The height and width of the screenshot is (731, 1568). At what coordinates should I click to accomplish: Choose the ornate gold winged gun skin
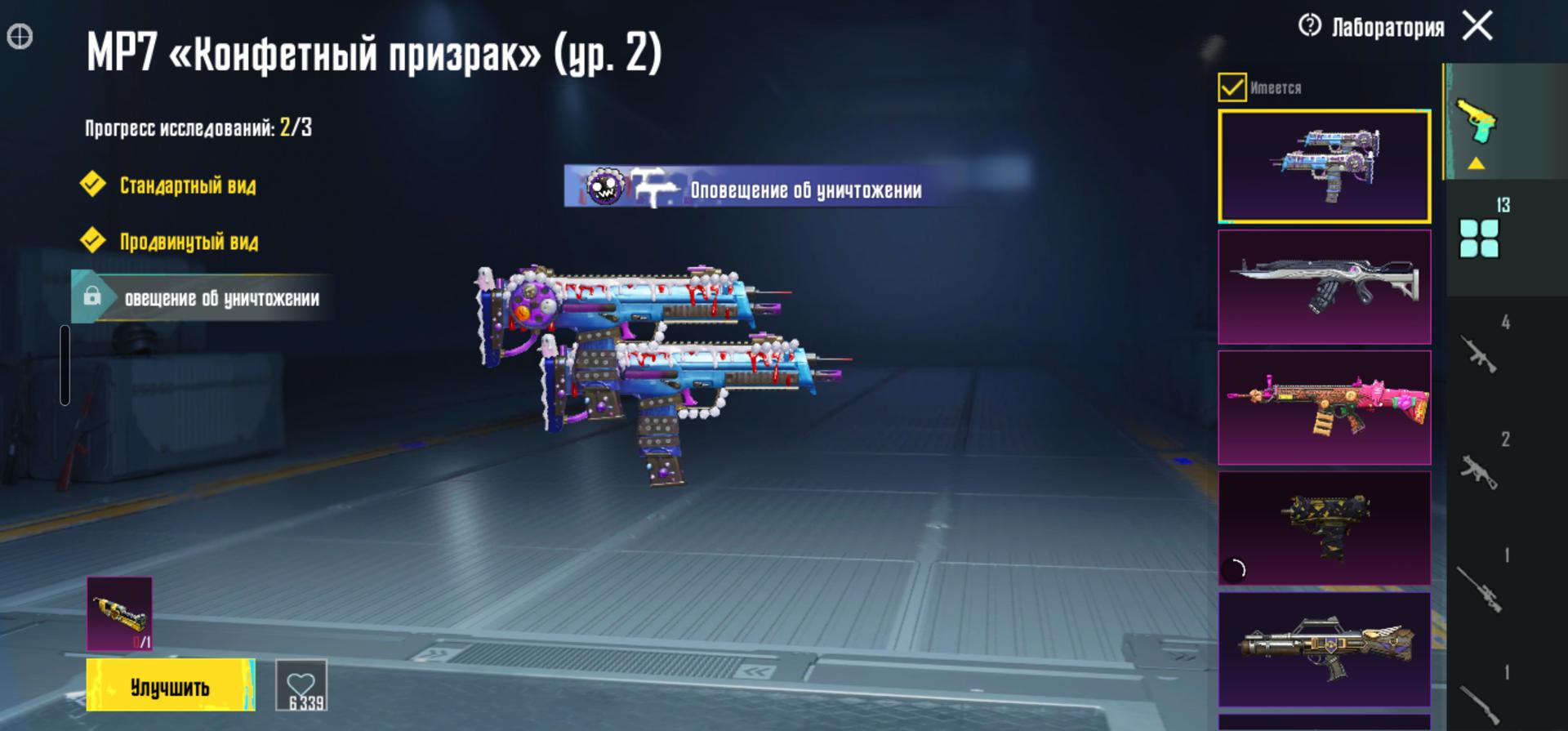[1324, 649]
